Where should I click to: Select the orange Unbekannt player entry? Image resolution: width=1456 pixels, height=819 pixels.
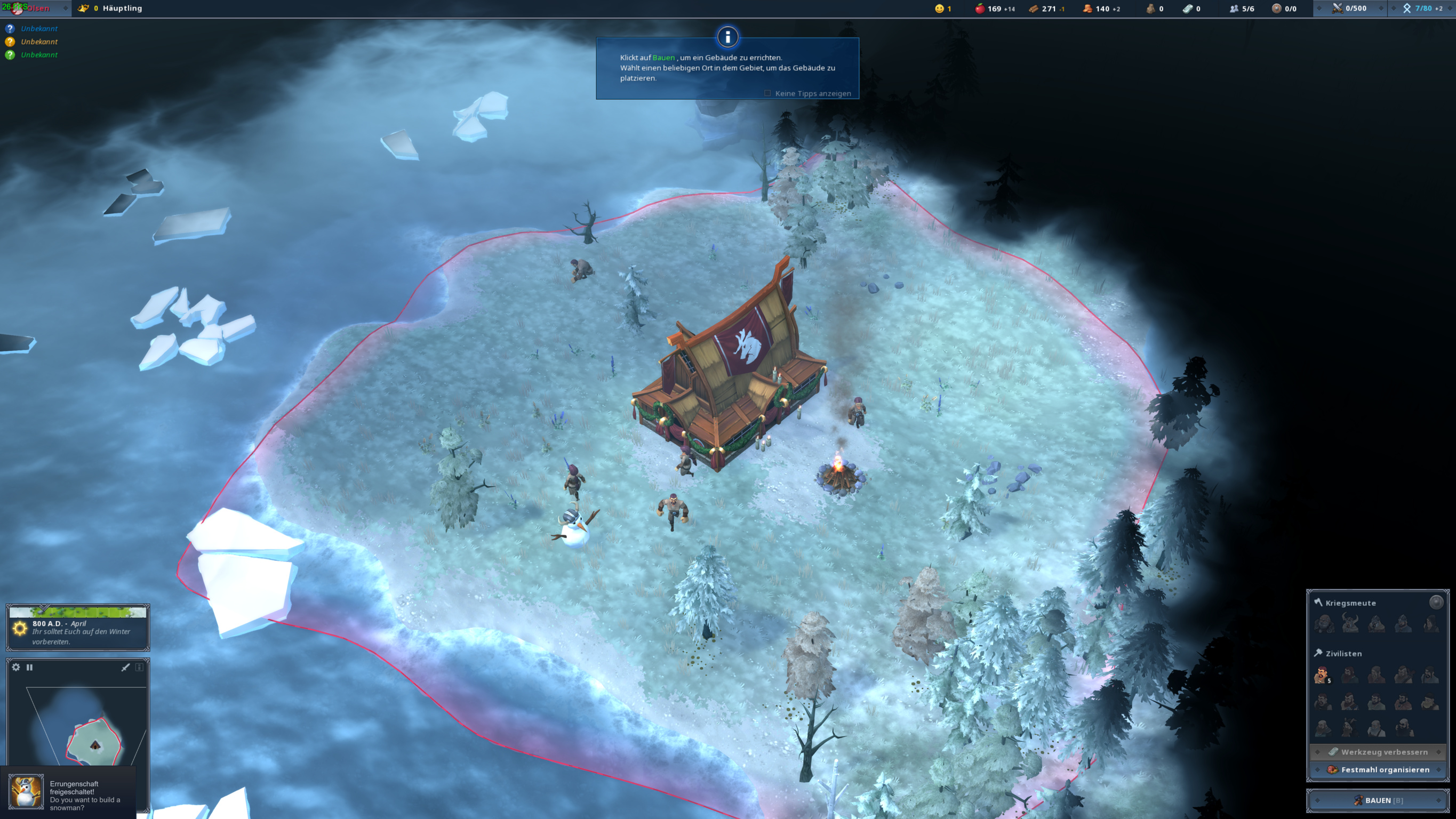point(38,42)
